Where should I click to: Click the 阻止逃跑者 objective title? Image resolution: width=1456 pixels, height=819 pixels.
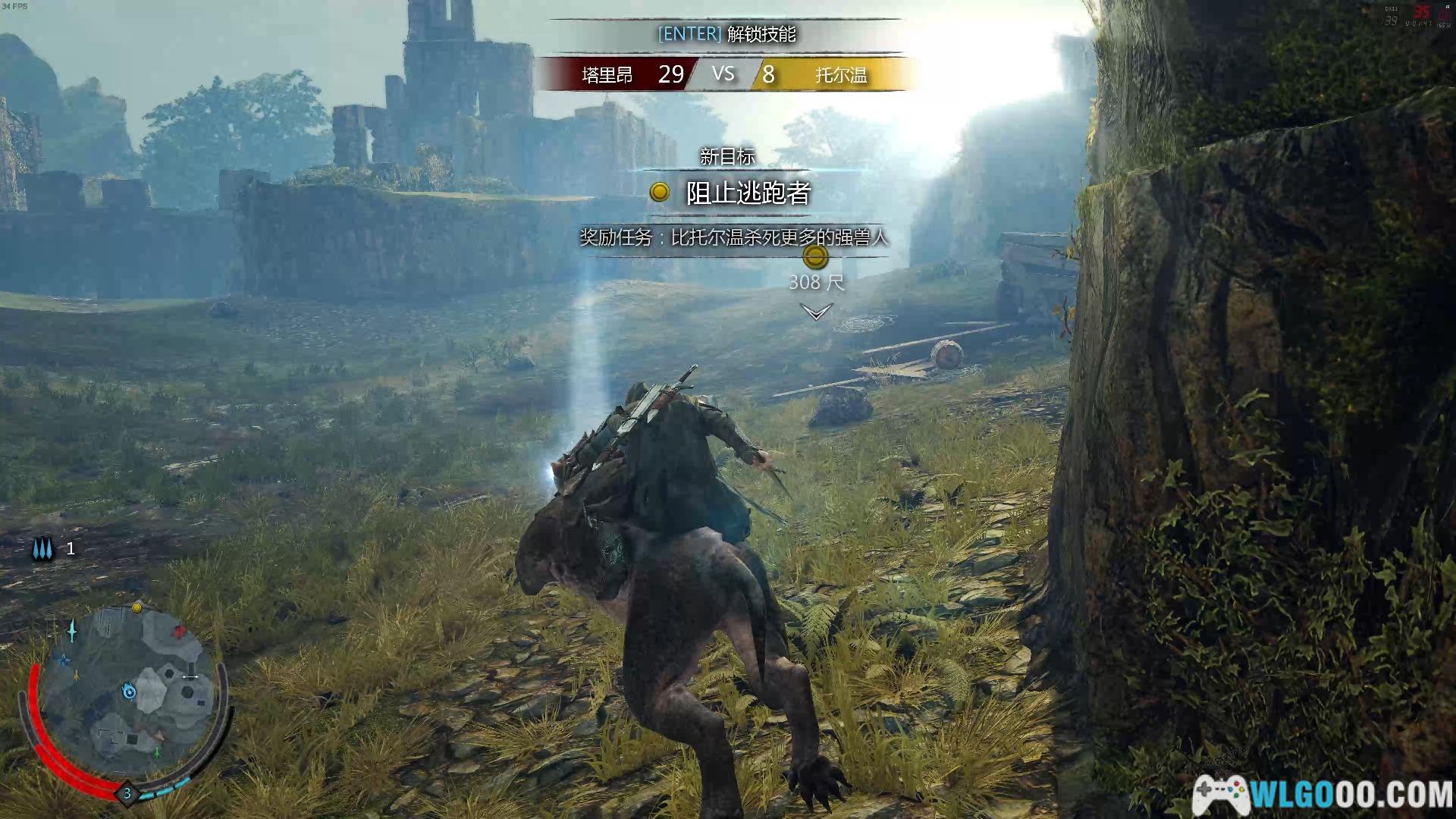point(748,193)
